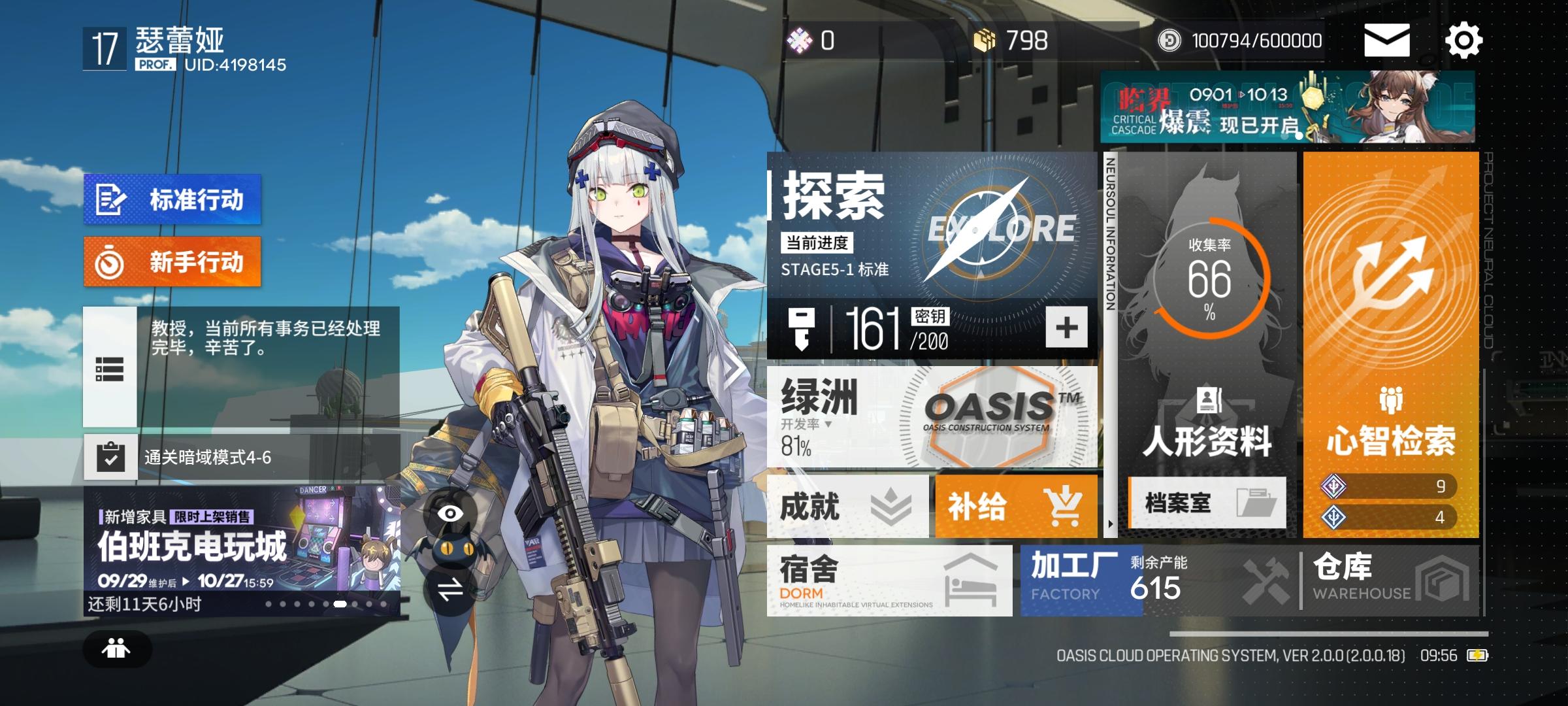Open the 成就 achievements panel

tap(843, 507)
